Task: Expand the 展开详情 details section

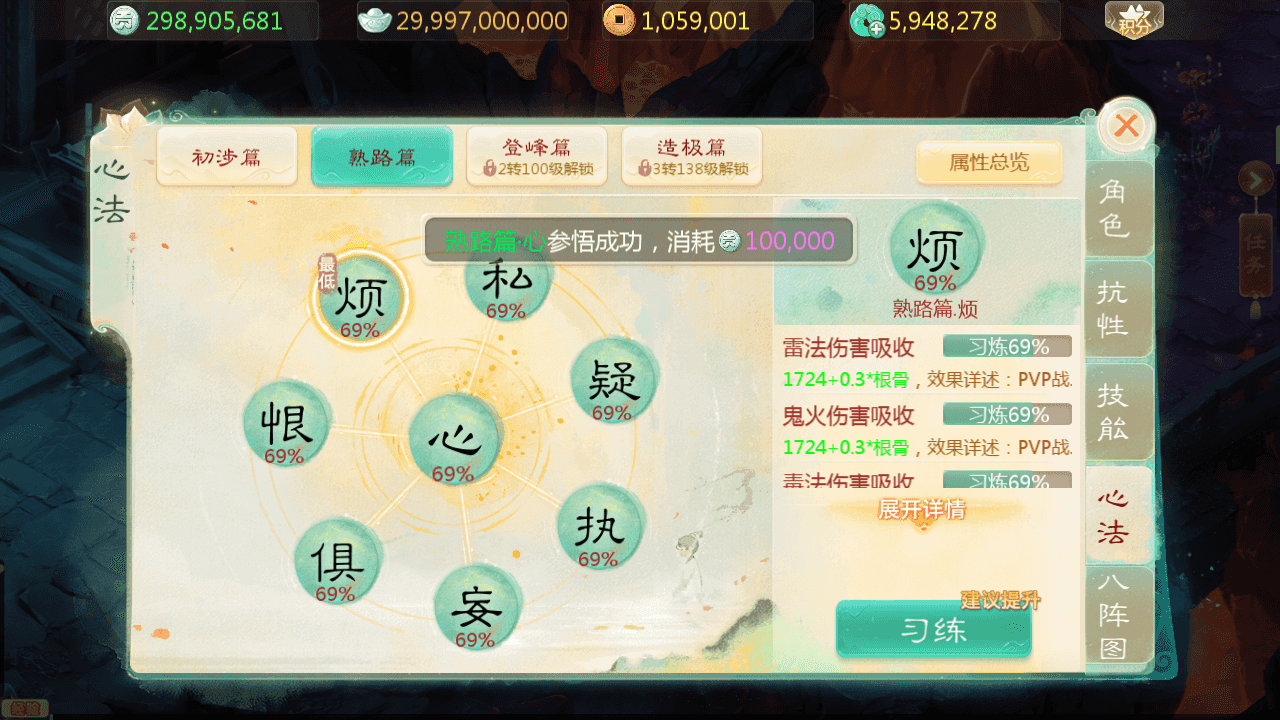Action: (x=922, y=510)
